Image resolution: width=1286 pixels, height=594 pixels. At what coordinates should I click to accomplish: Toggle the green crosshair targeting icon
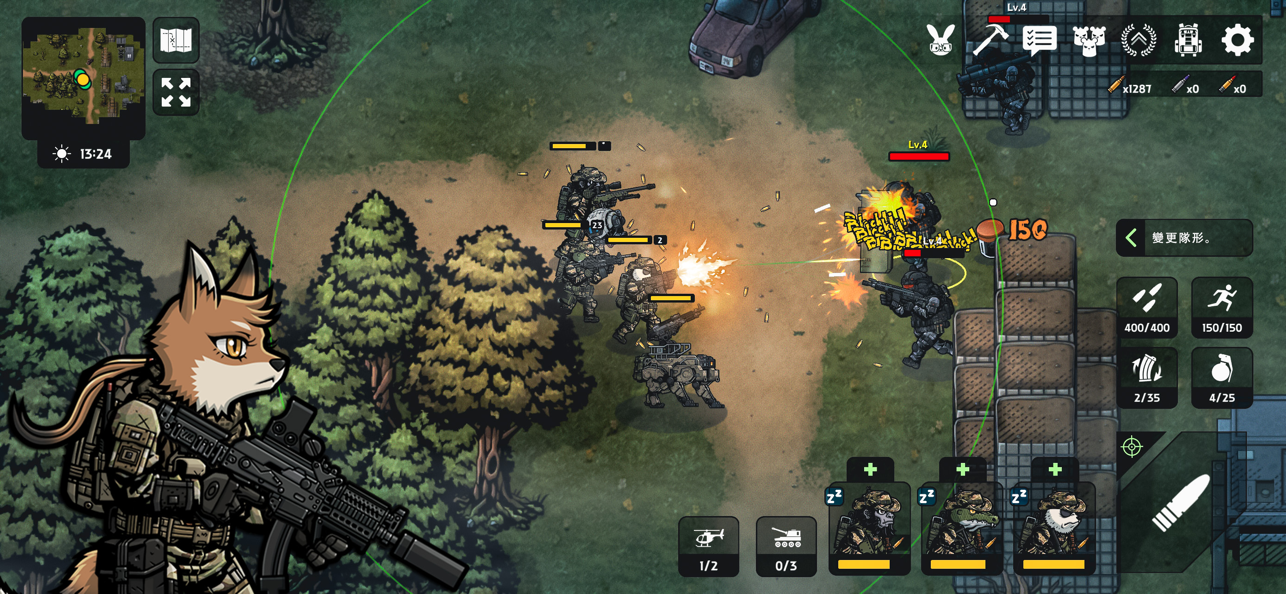pos(1132,447)
